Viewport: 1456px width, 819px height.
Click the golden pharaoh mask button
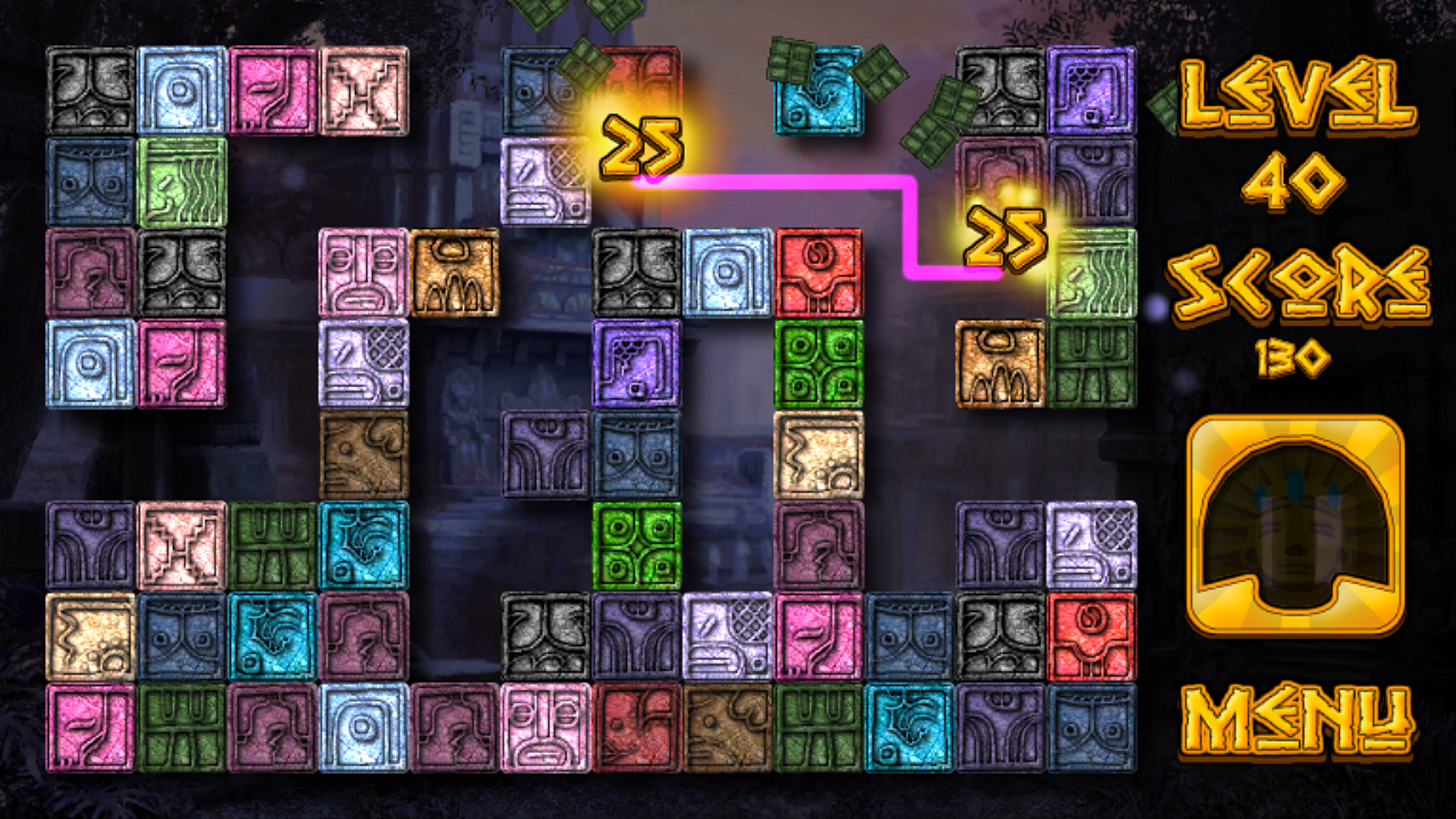point(1295,526)
